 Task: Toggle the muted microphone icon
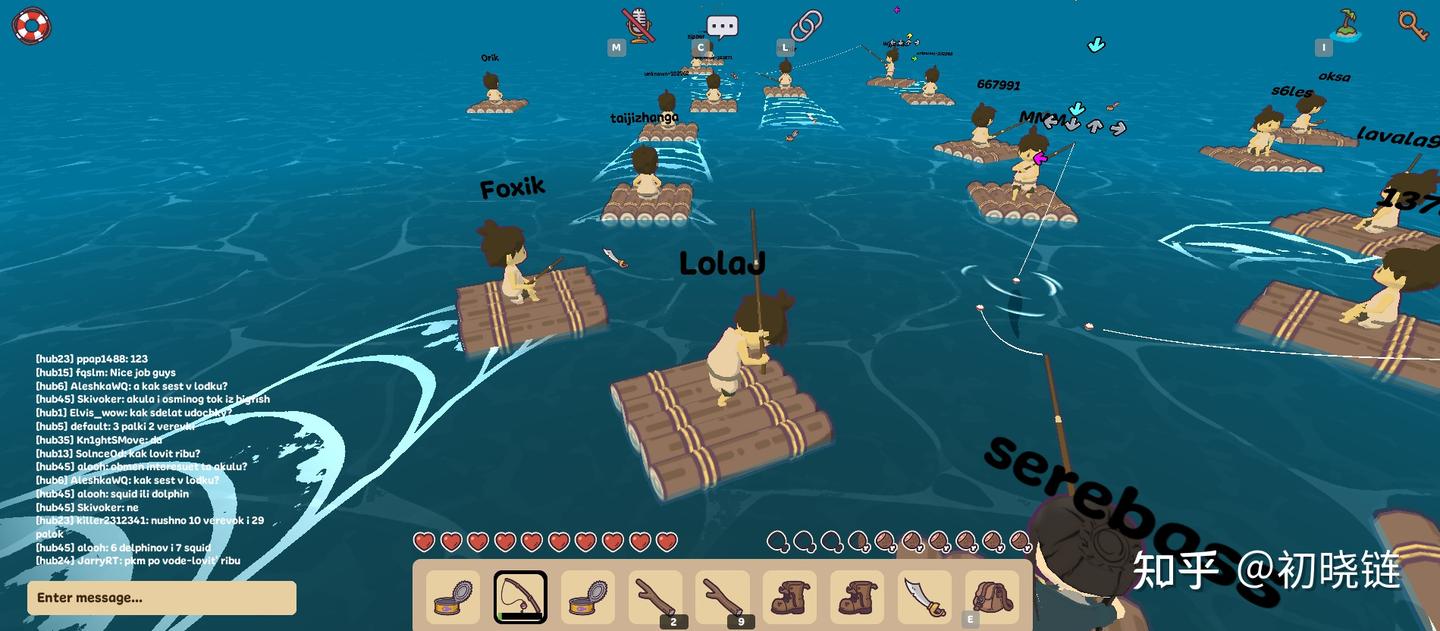637,24
